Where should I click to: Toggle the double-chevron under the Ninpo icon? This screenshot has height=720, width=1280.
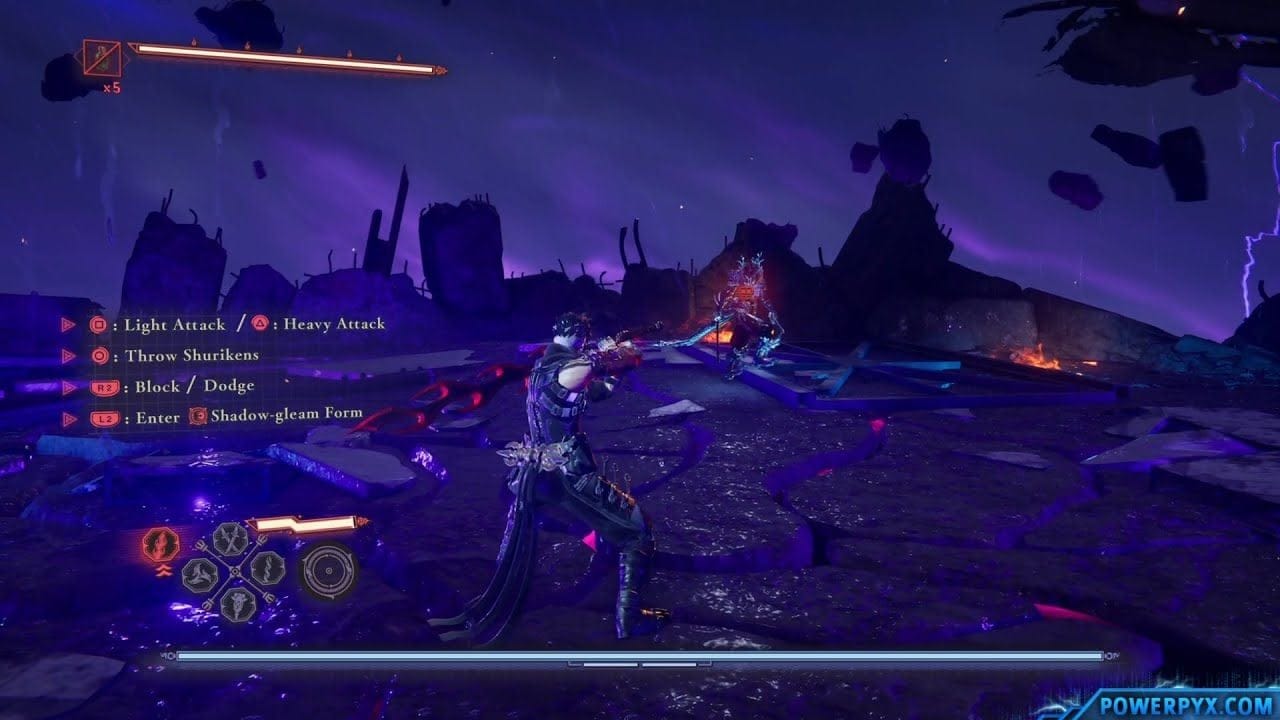(164, 570)
